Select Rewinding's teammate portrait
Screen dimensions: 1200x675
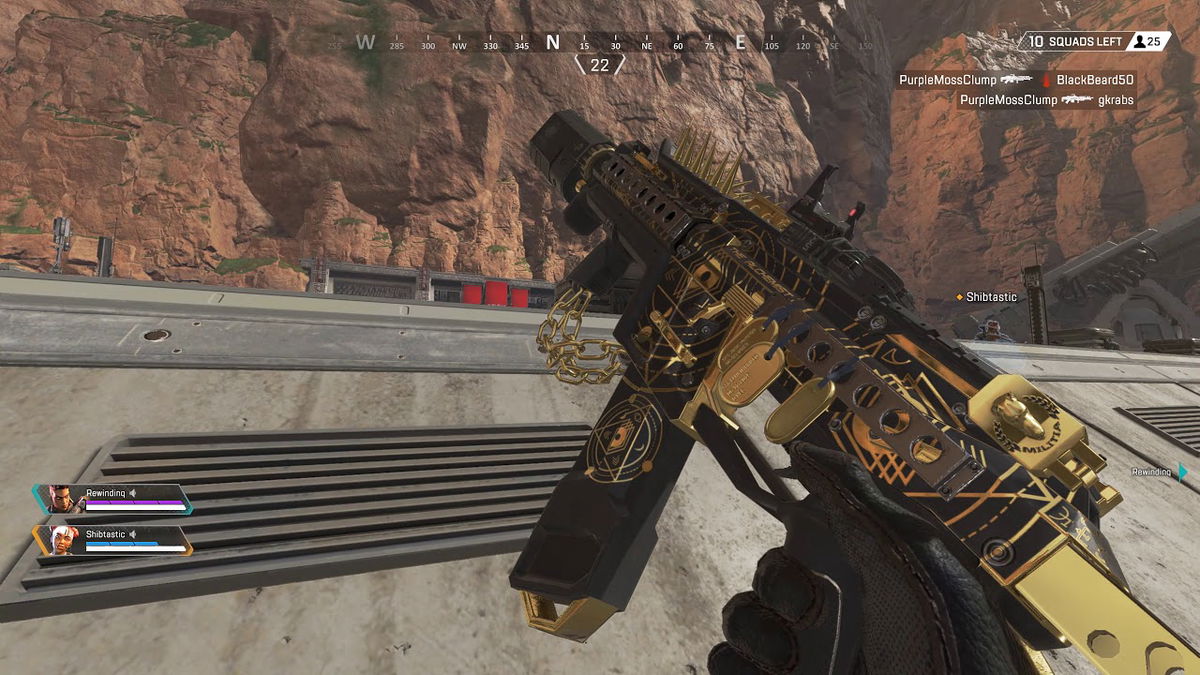click(x=62, y=498)
